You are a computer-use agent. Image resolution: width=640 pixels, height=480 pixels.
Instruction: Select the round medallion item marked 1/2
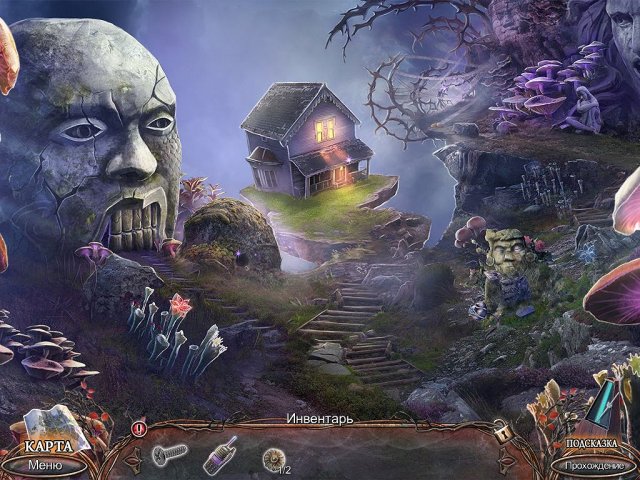272,458
